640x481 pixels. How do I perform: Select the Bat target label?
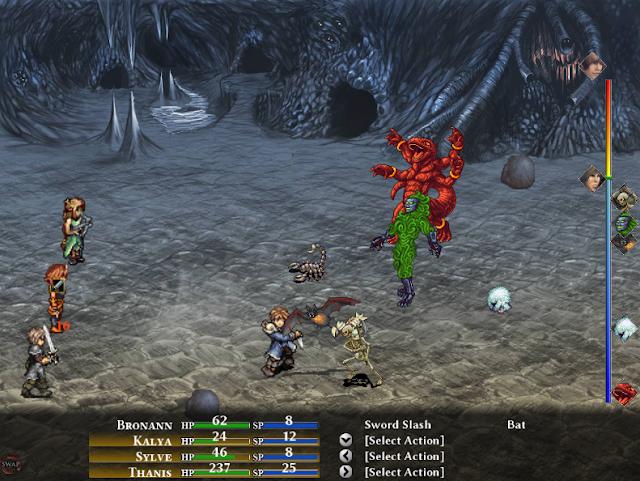point(516,424)
